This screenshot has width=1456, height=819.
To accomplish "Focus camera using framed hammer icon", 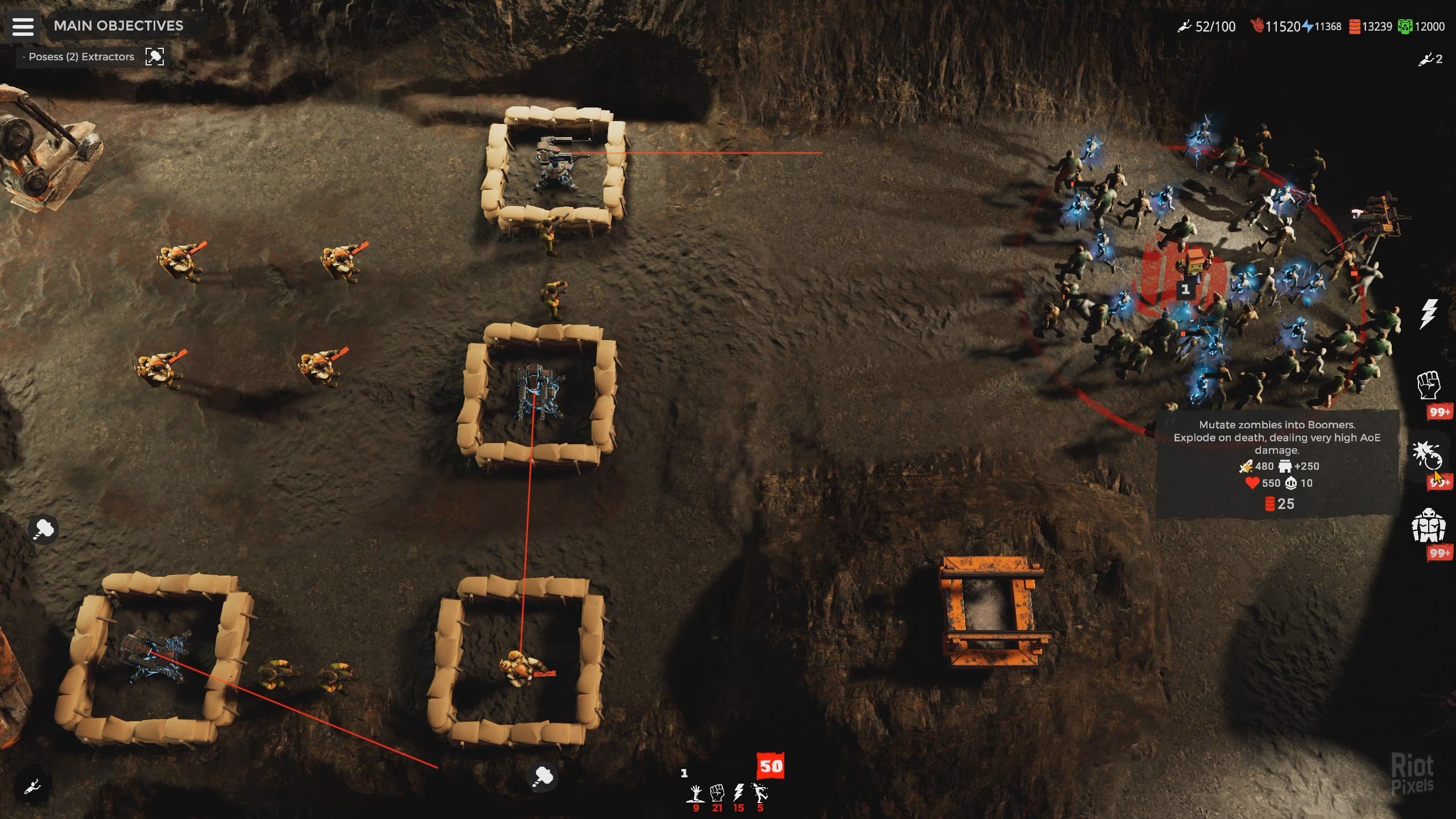I will pyautogui.click(x=155, y=56).
